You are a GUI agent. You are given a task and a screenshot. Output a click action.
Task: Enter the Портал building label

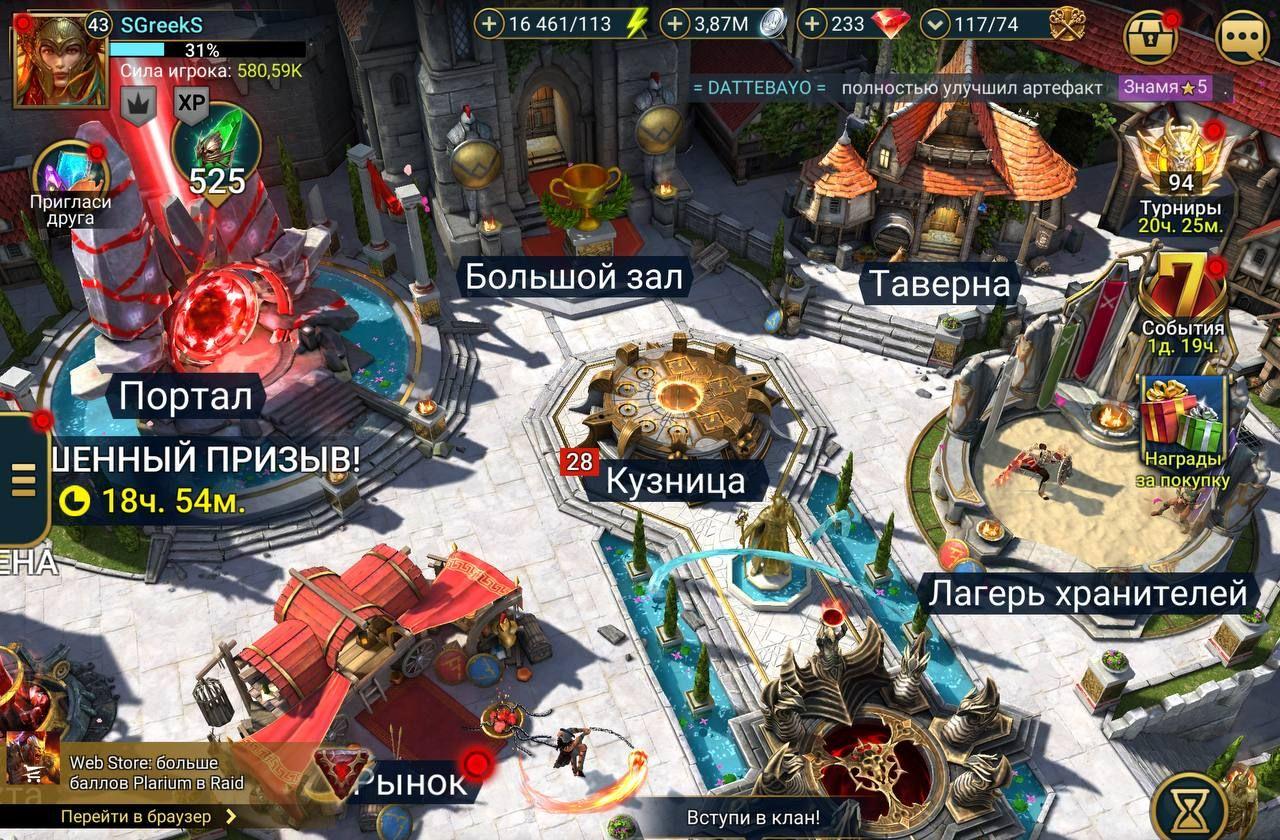pos(185,397)
